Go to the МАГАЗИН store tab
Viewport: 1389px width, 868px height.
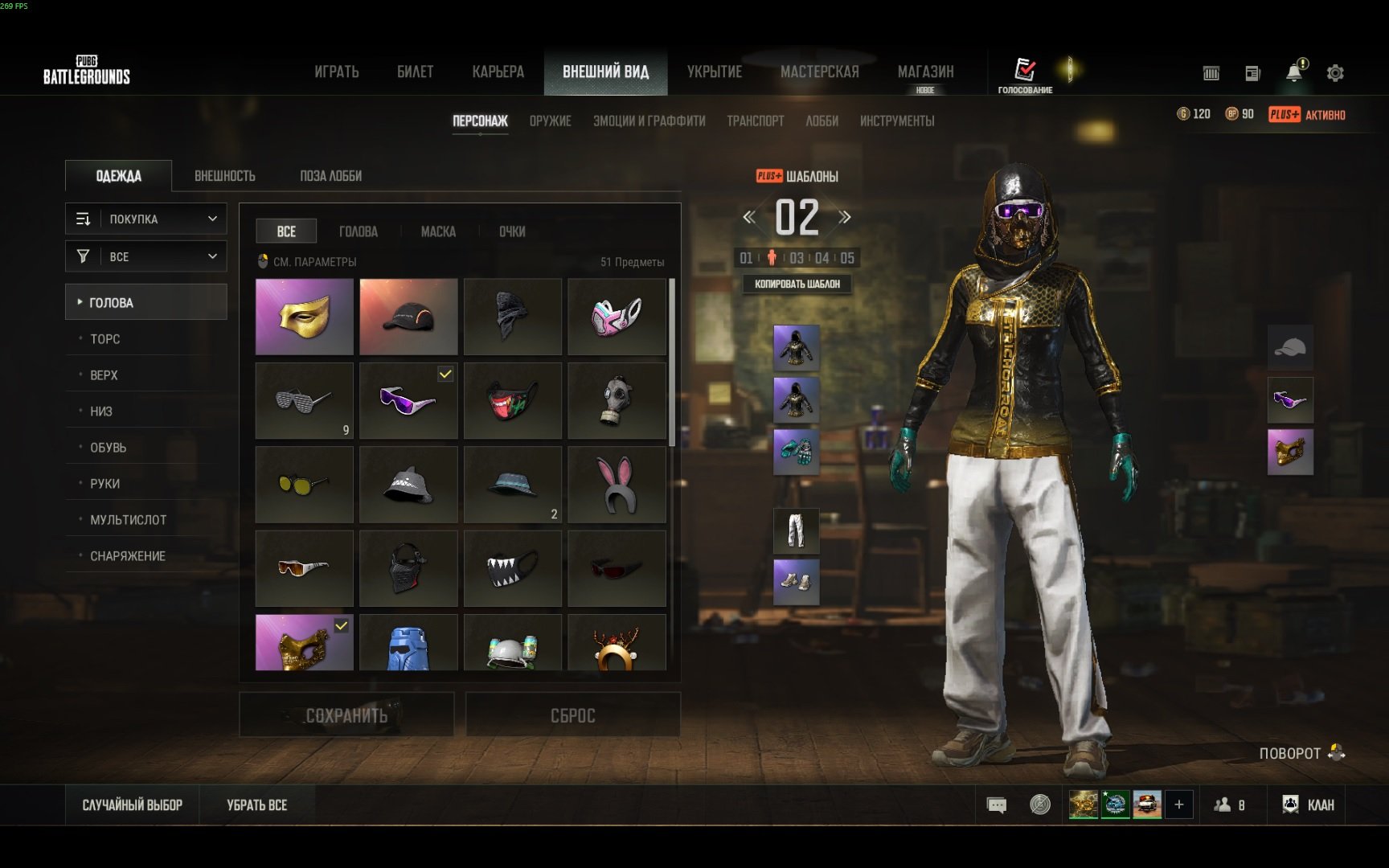[x=925, y=72]
